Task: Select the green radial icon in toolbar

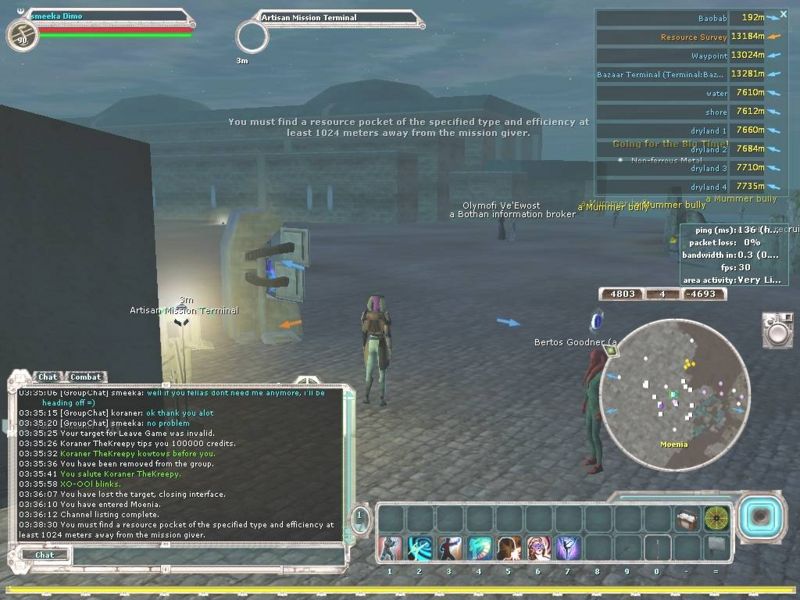Action: (716, 518)
